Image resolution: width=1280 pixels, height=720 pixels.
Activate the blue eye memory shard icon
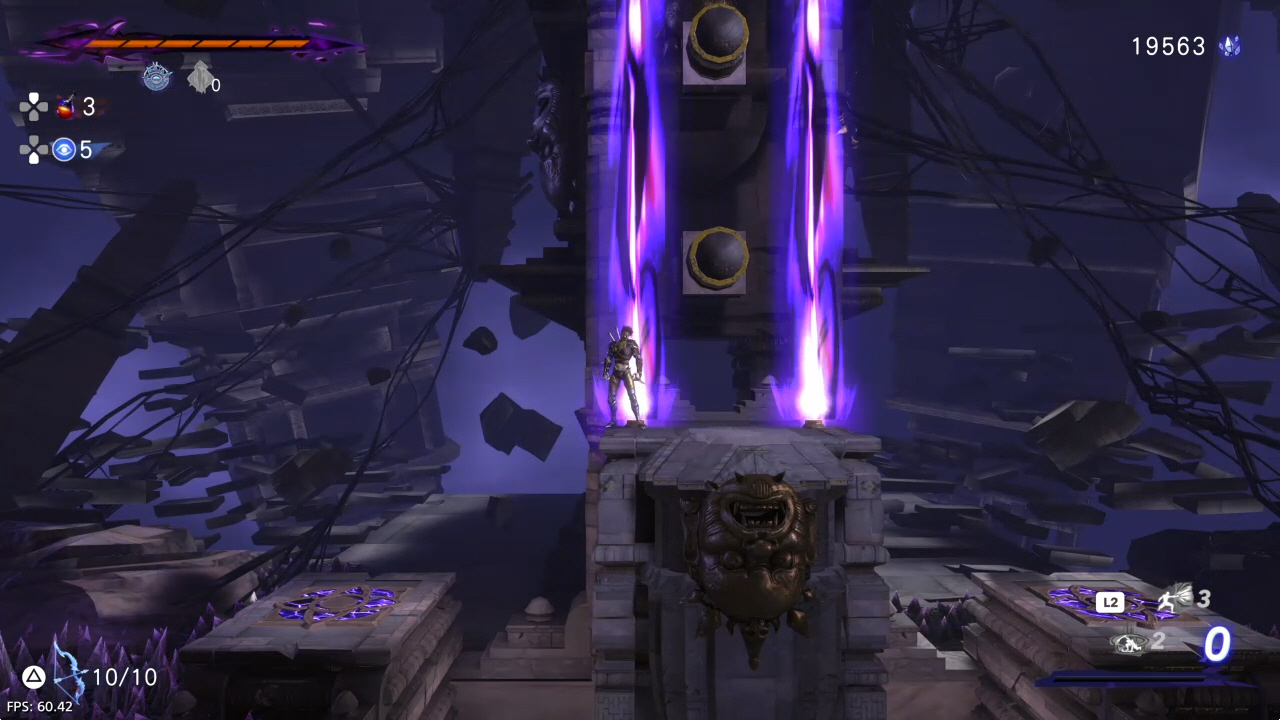point(65,150)
